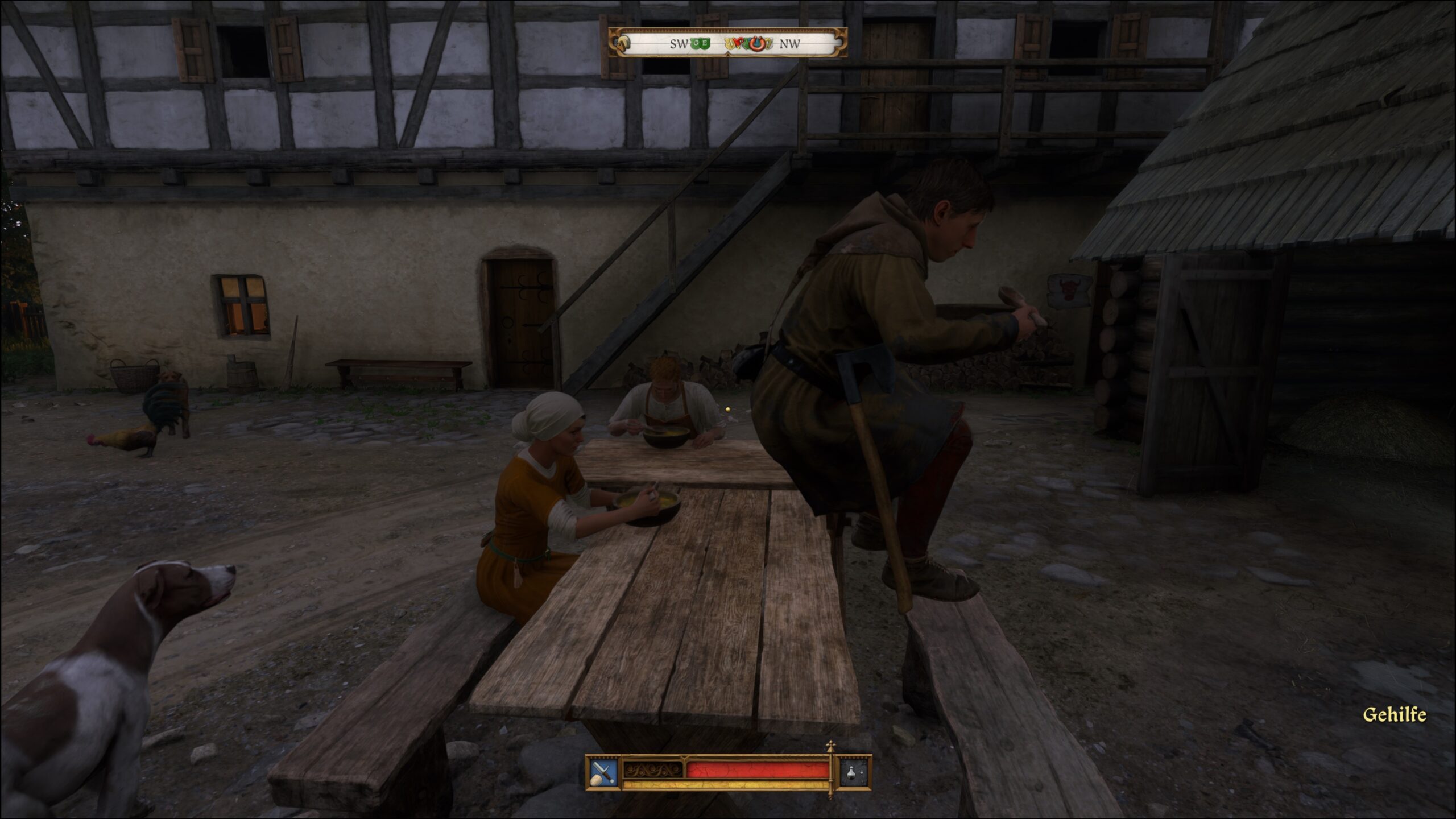Click the red horseshoe compass marker
1456x819 pixels.
[x=756, y=44]
